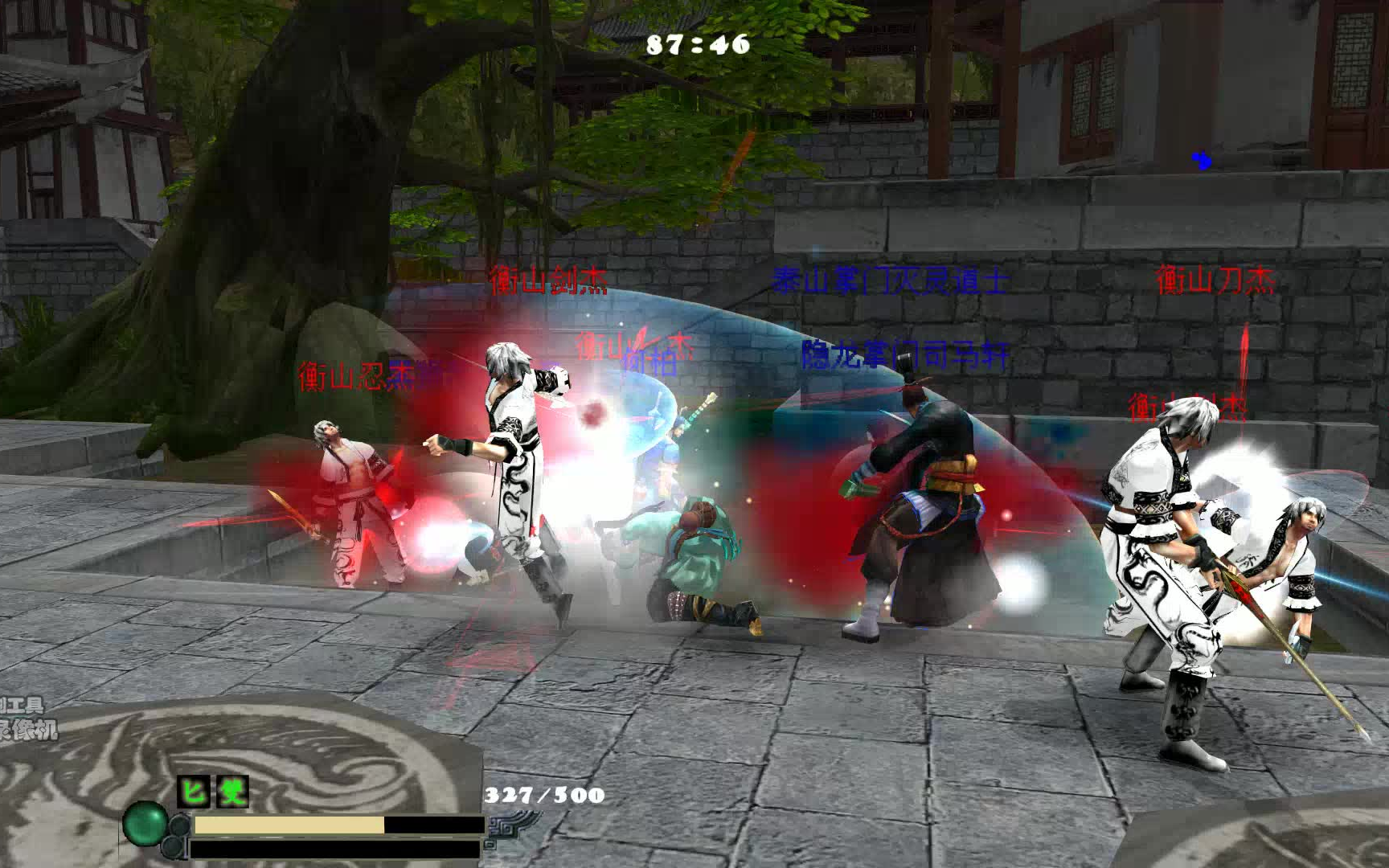Select the 匕 dagger weapon icon

pos(193,792)
